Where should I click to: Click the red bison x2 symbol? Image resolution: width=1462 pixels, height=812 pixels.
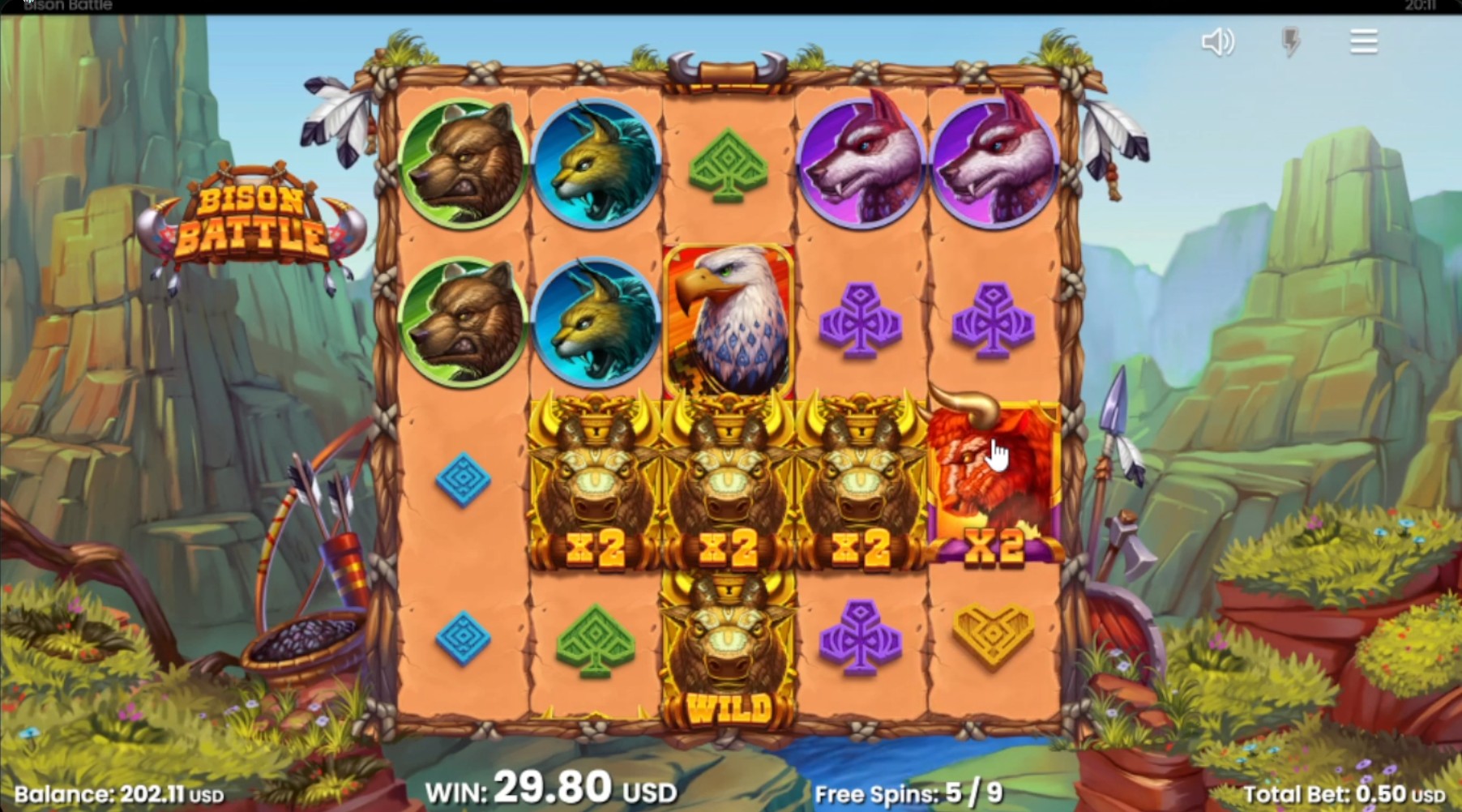point(995,478)
